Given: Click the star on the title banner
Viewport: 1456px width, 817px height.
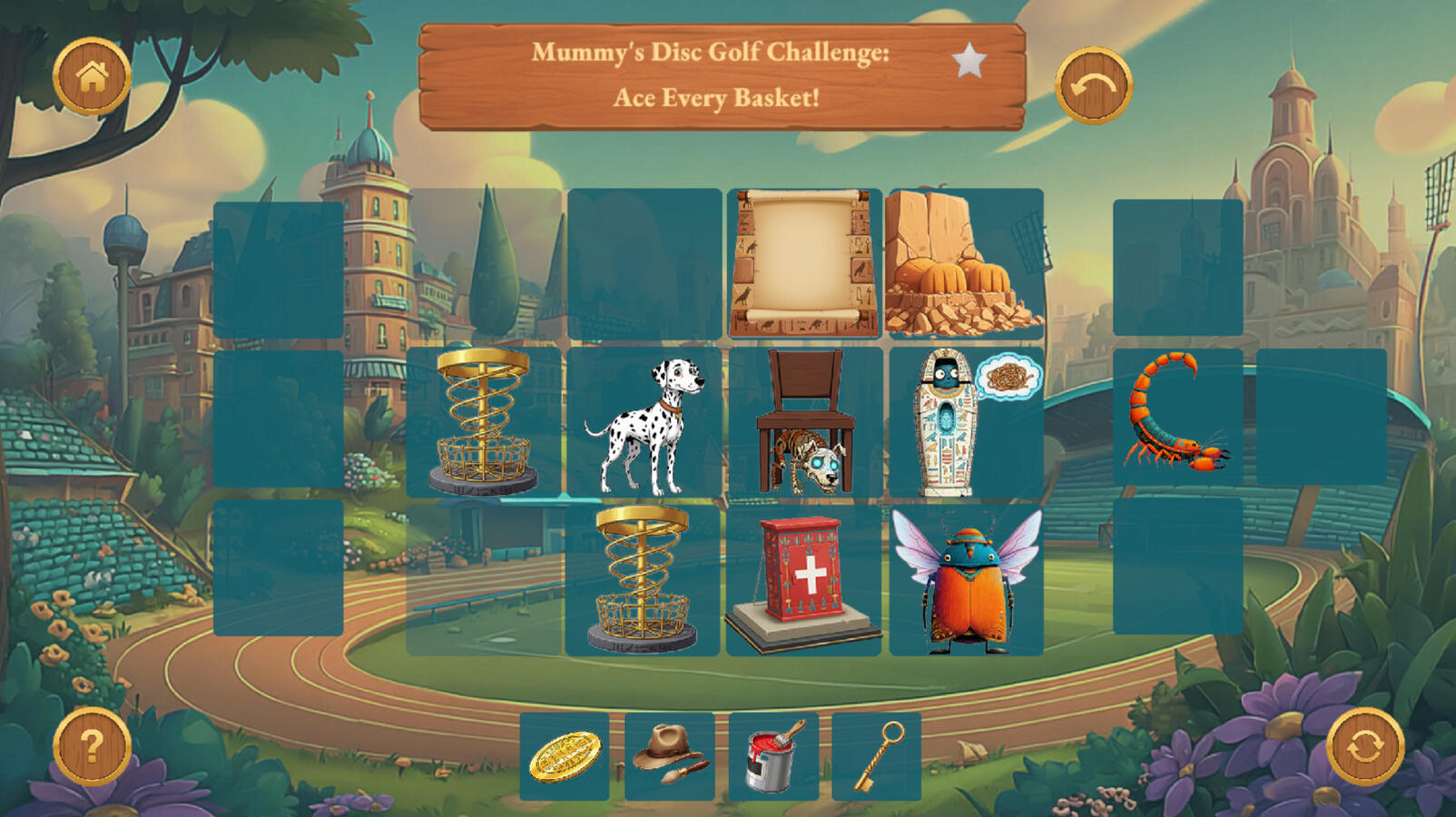Looking at the screenshot, I should (969, 62).
